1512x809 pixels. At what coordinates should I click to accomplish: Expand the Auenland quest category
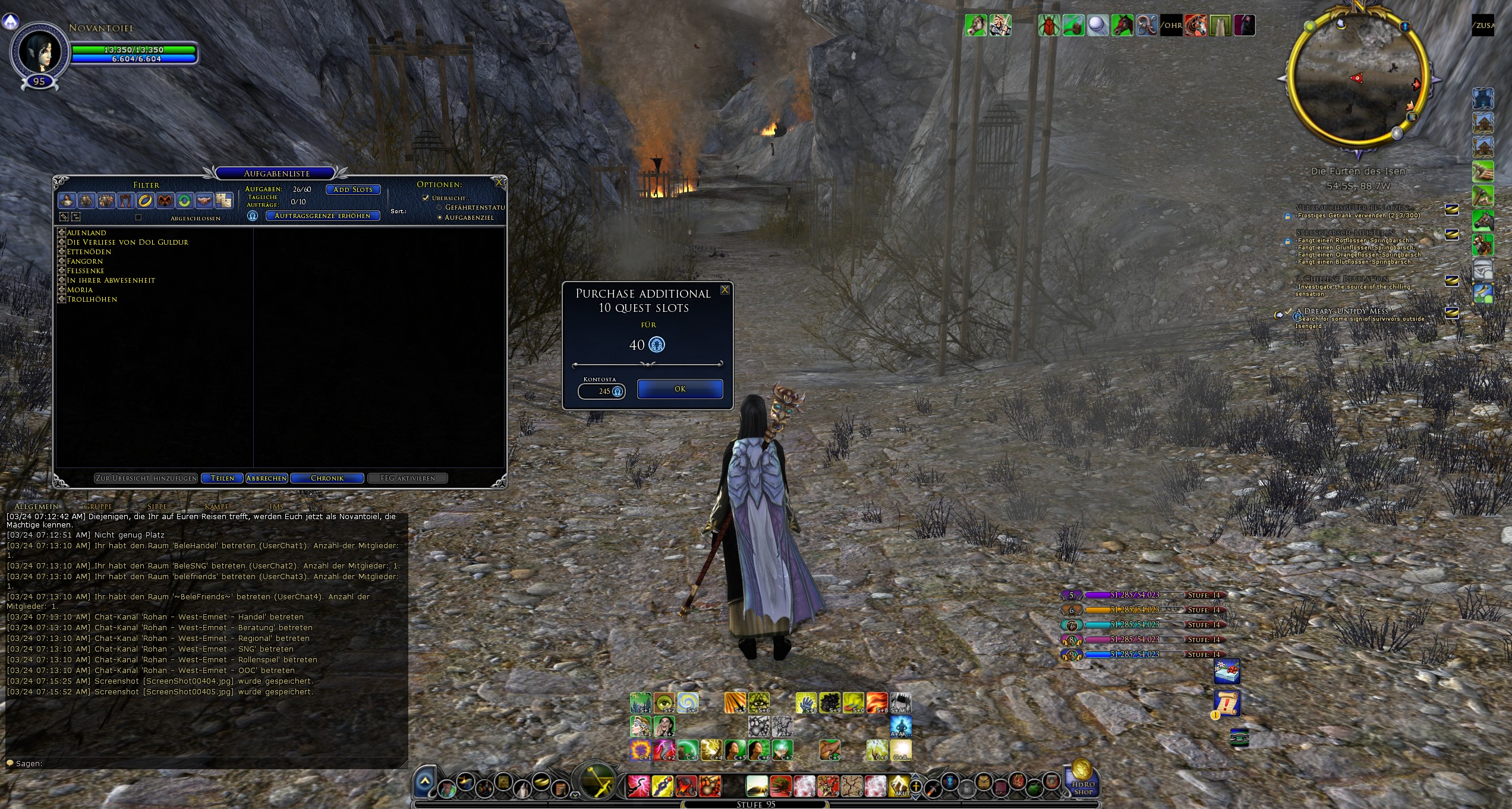[61, 232]
